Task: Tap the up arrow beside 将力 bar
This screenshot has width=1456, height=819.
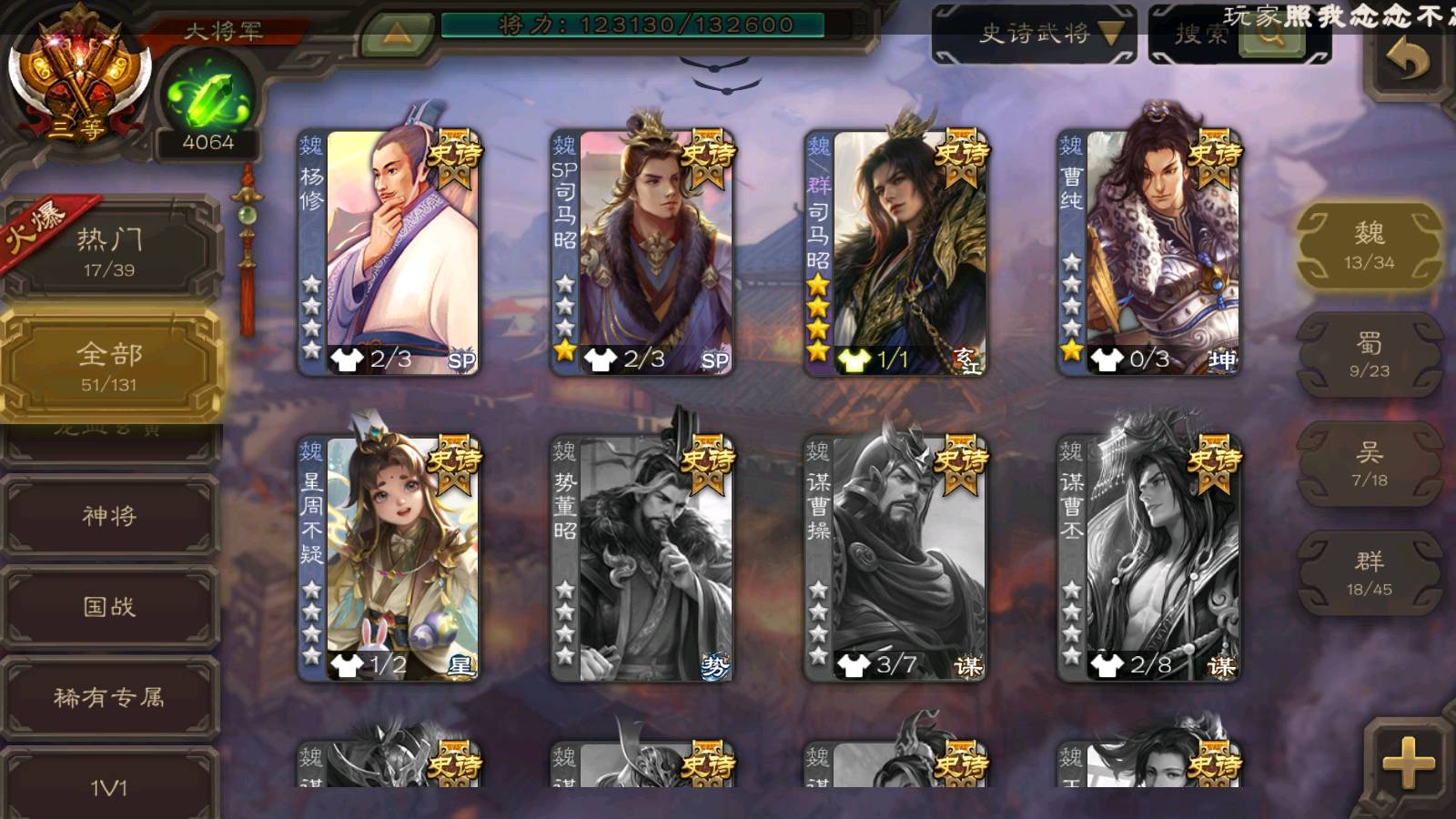Action: click(397, 34)
